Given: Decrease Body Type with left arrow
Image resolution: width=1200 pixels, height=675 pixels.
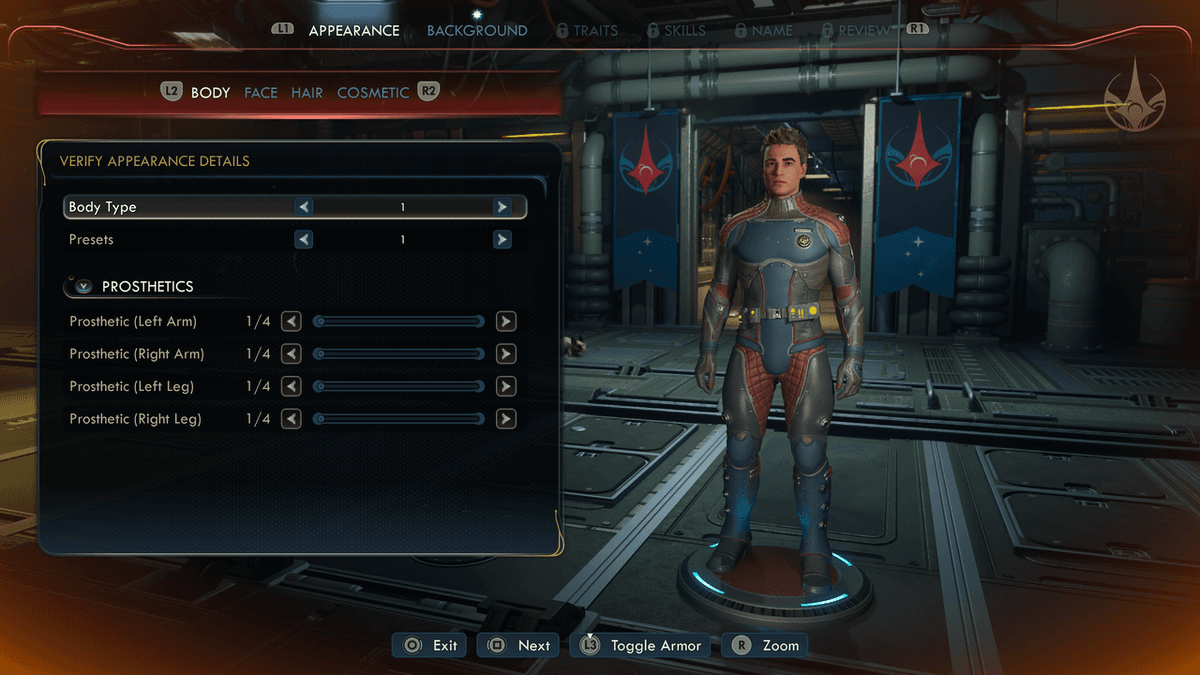Looking at the screenshot, I should 303,207.
